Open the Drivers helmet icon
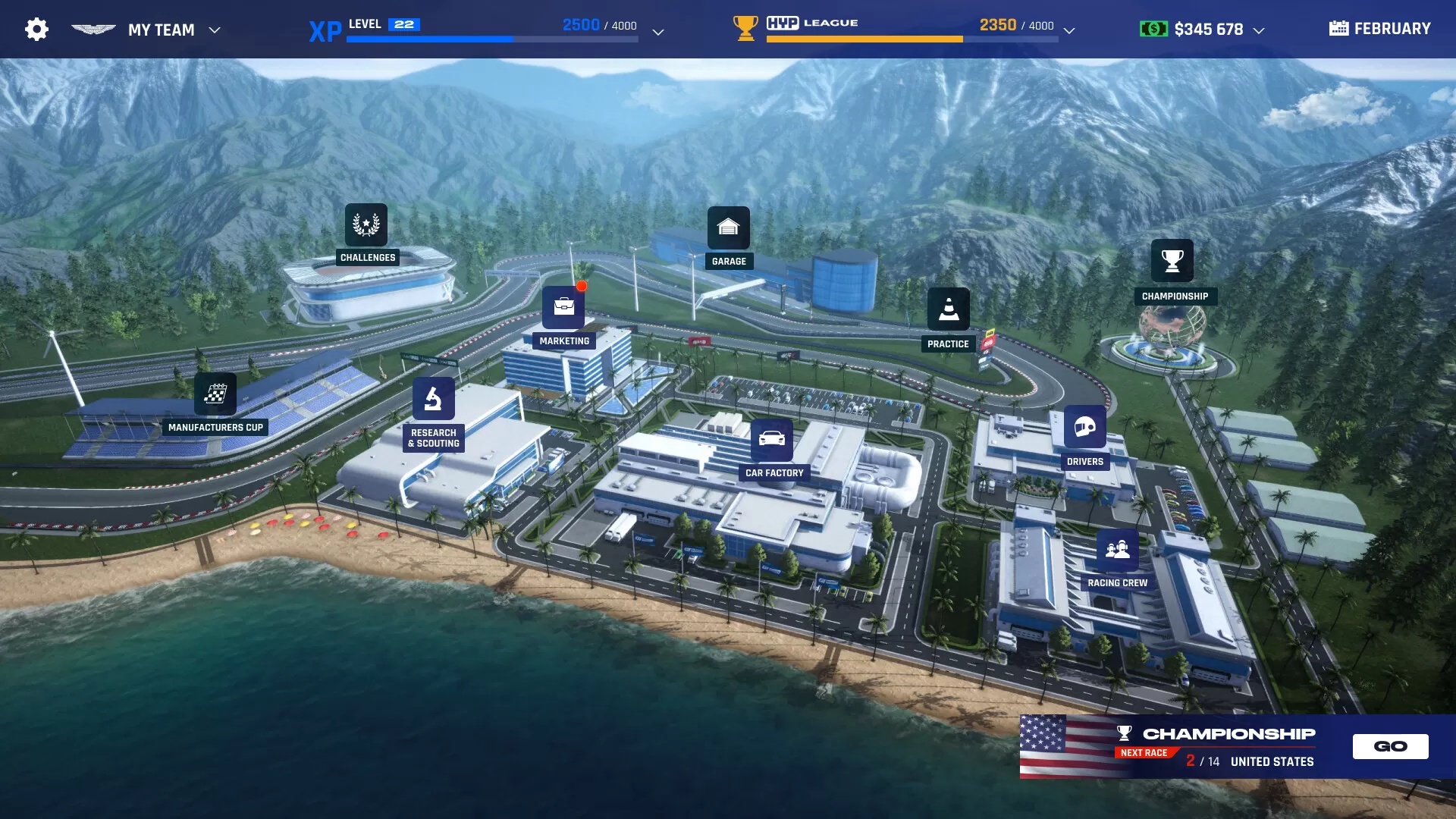This screenshot has width=1456, height=819. [x=1086, y=428]
